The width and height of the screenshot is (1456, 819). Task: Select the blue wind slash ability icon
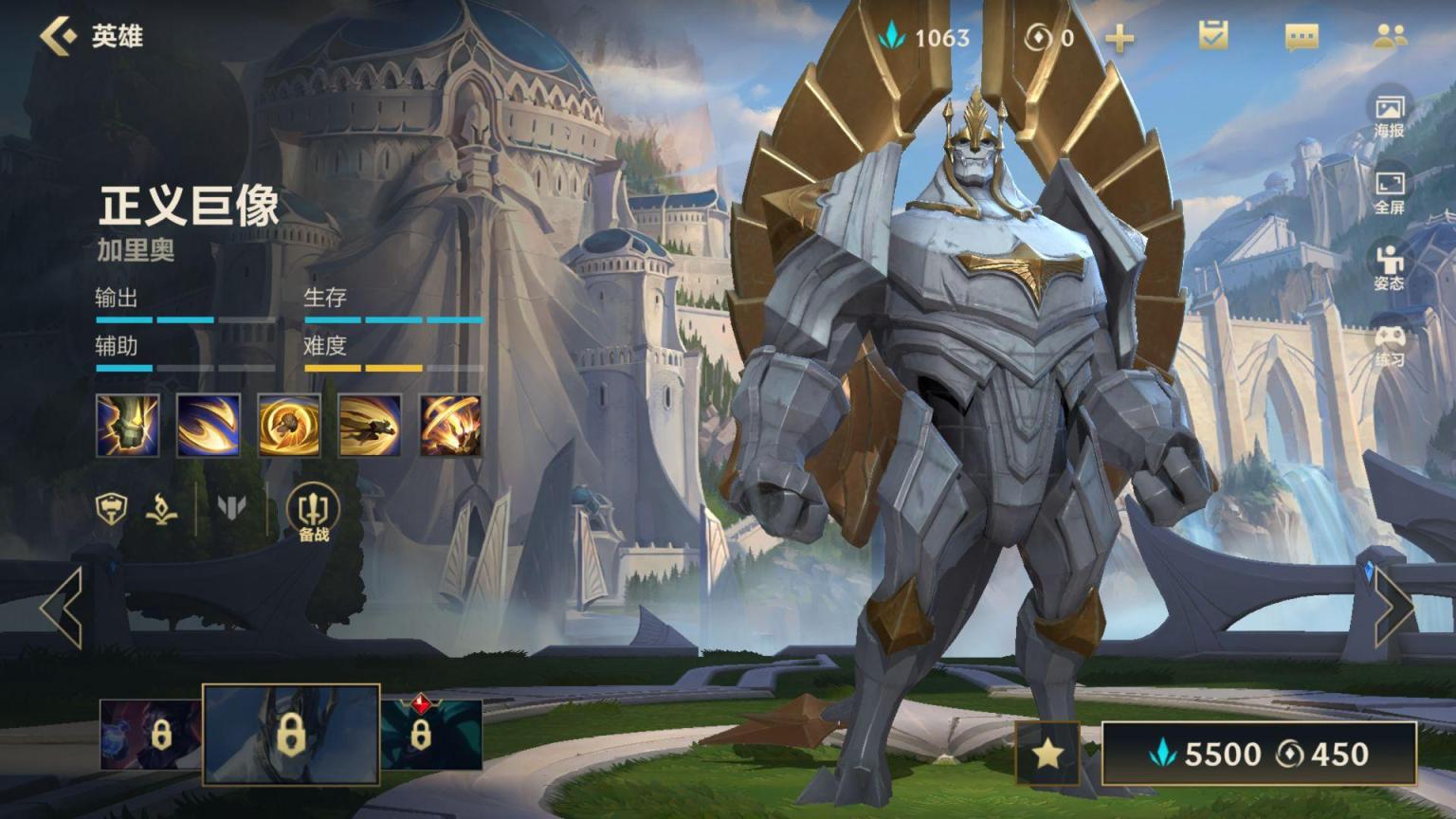coord(209,426)
